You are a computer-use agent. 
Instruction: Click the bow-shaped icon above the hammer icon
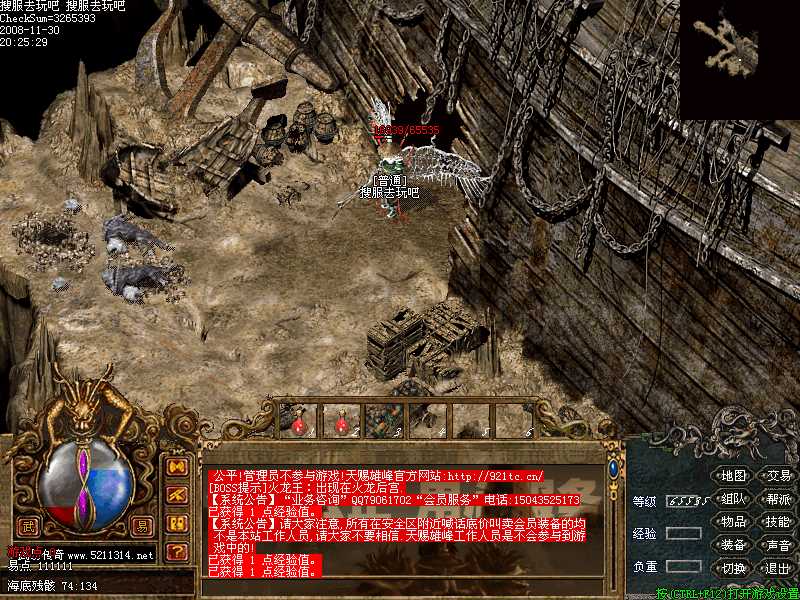pos(177,467)
